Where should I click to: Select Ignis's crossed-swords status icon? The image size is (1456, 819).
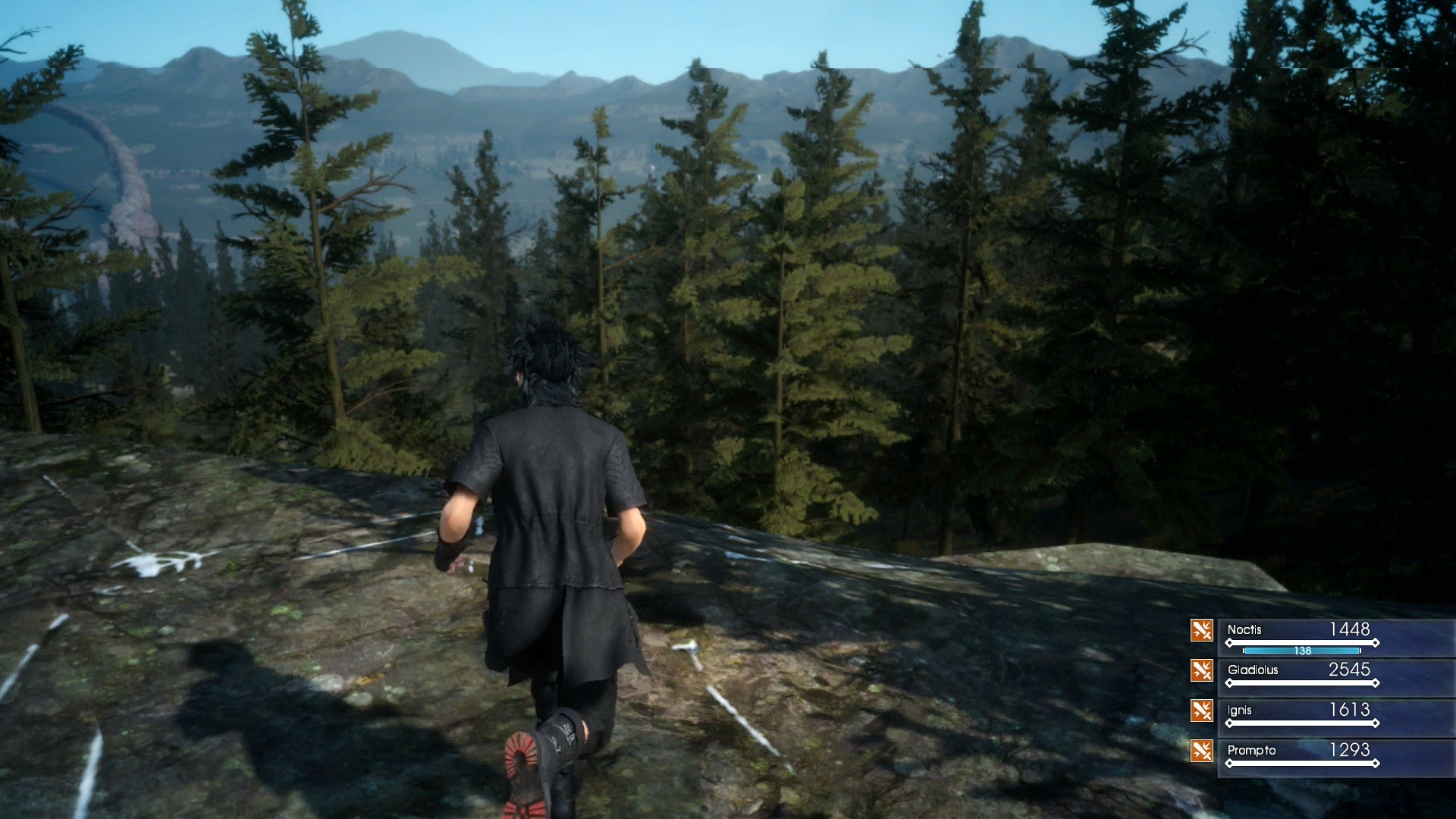click(x=1203, y=711)
